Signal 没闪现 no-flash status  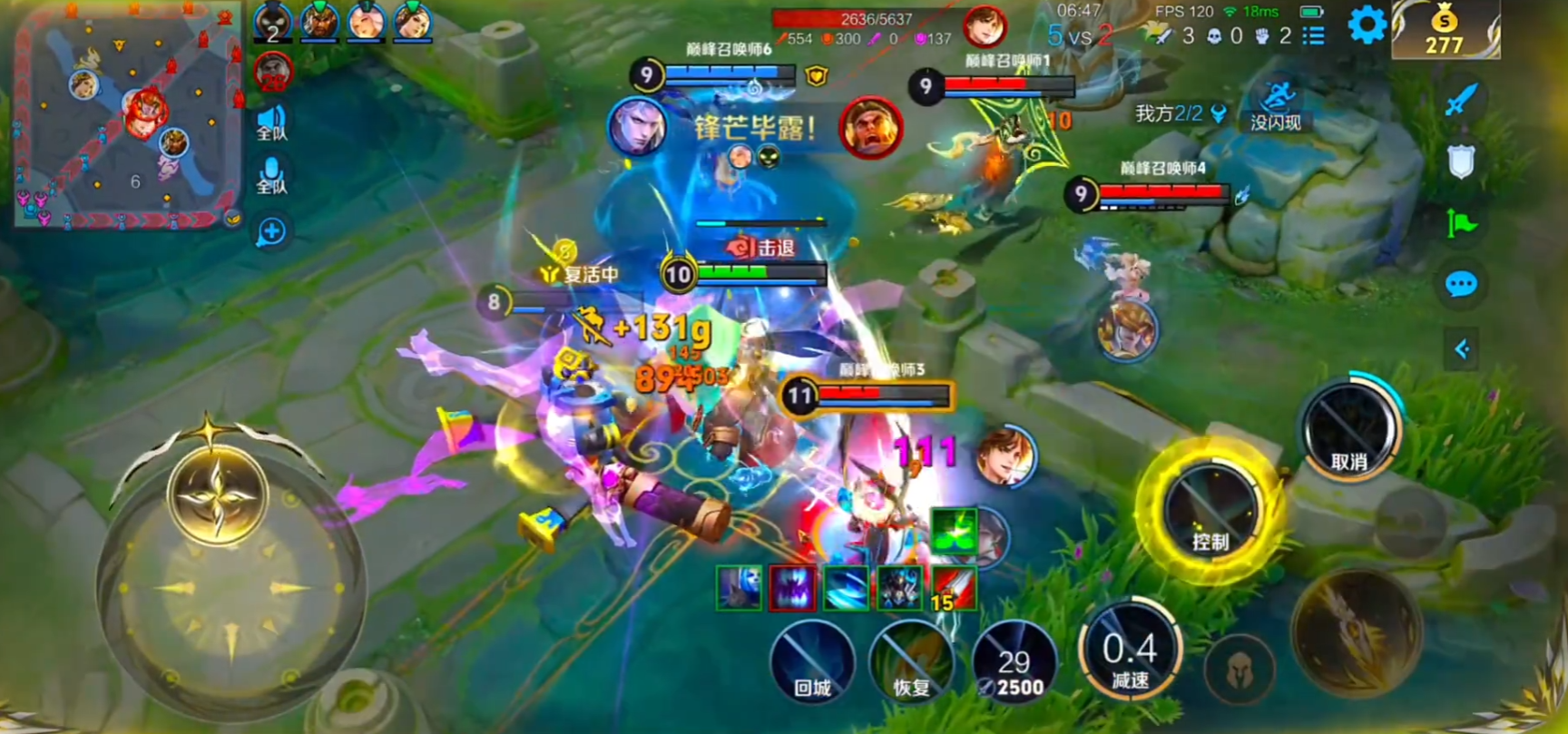[x=1277, y=106]
